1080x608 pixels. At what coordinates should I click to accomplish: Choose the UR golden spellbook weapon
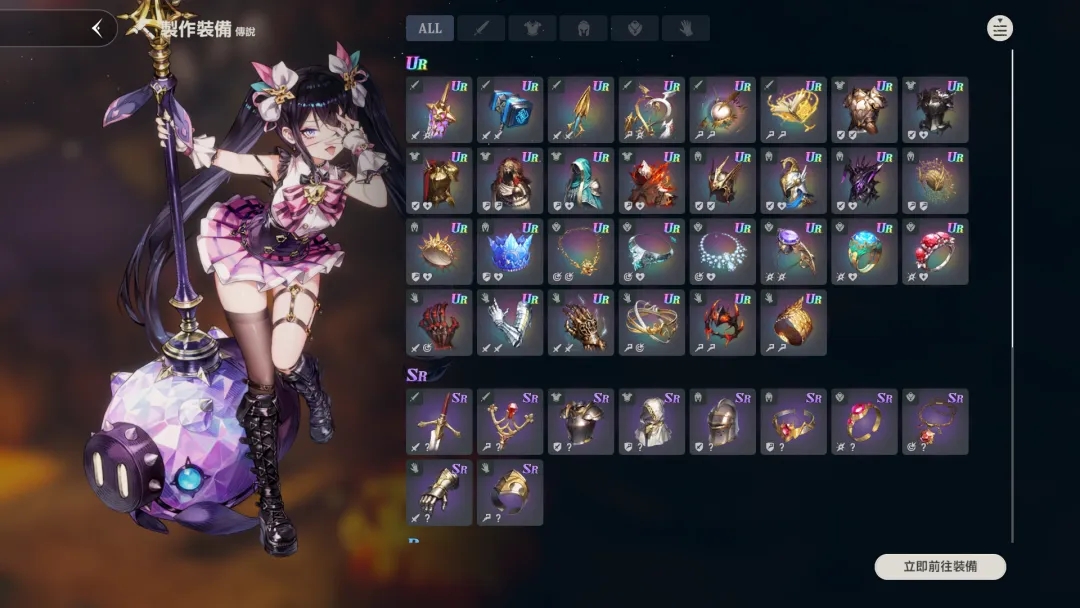pos(793,110)
